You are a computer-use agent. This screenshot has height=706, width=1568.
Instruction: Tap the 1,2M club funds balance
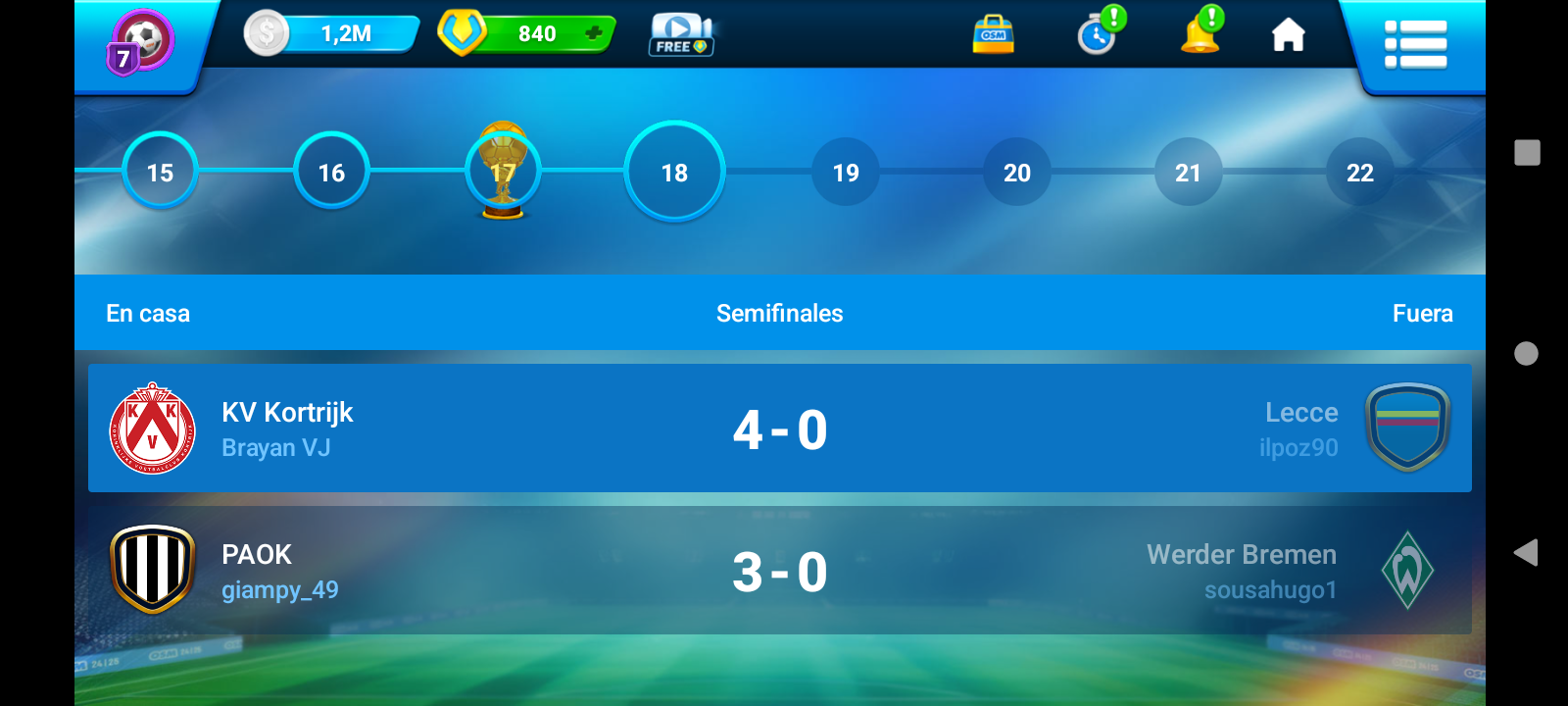[333, 34]
